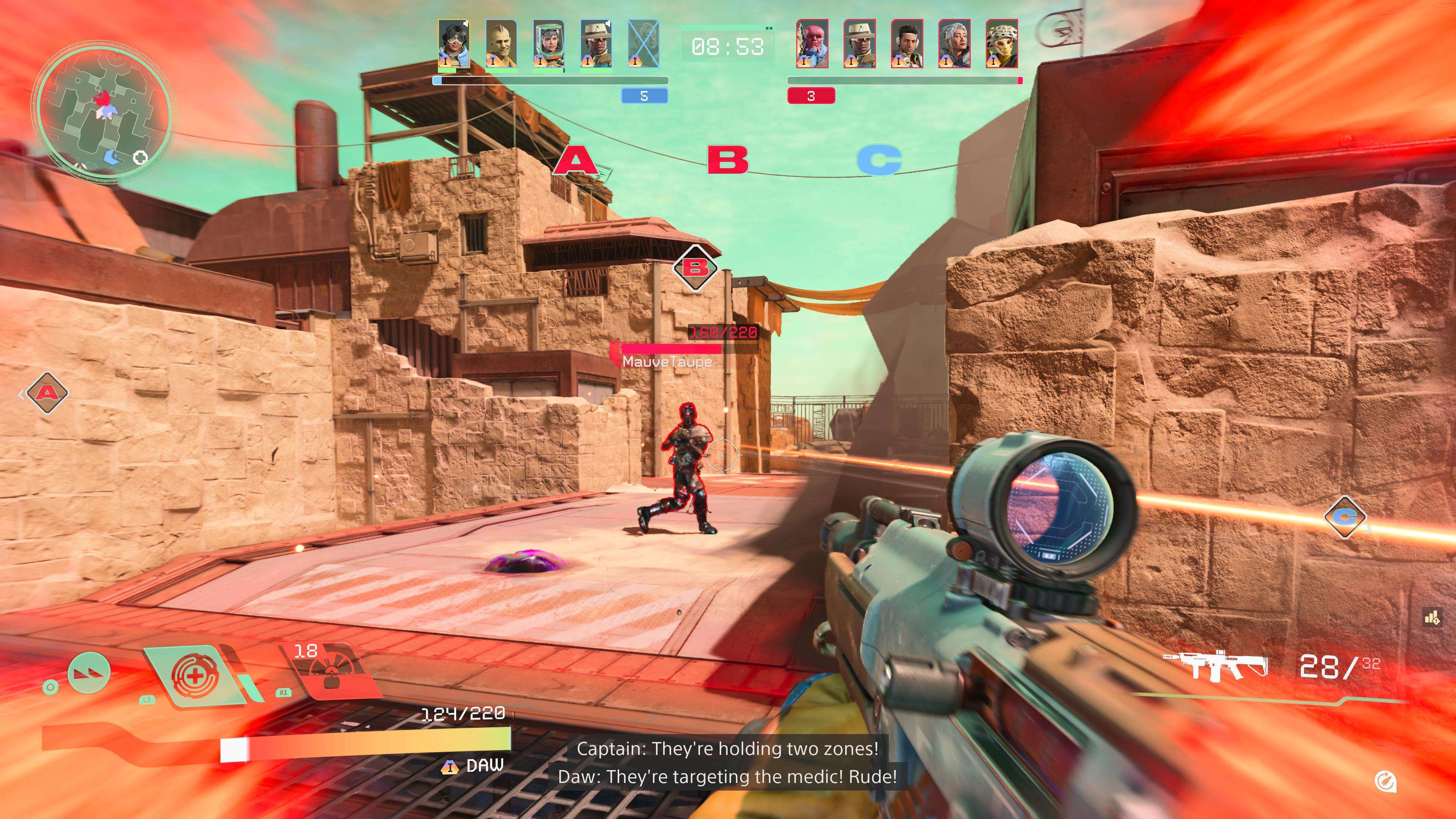Click the small bar-chart stats icon
Screen dimensions: 1456x819
1432,618
